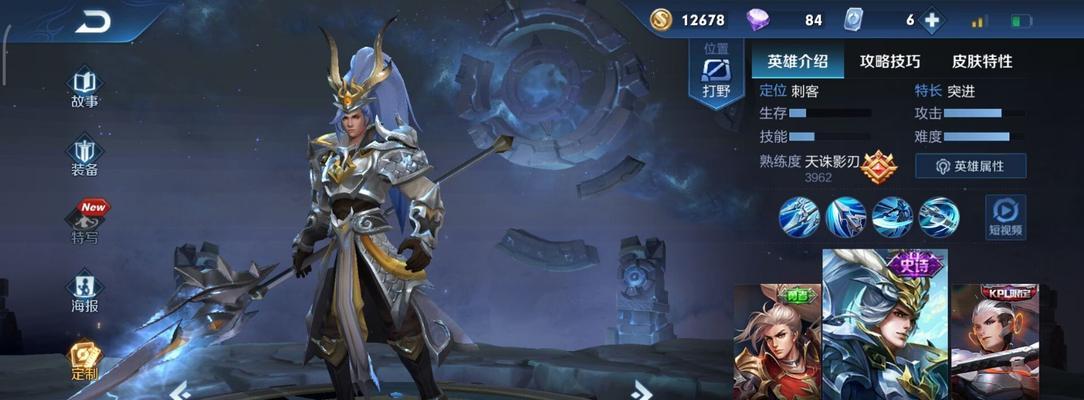The height and width of the screenshot is (400, 1084).
Task: Go back with the top-left return arrow
Action: click(93, 21)
